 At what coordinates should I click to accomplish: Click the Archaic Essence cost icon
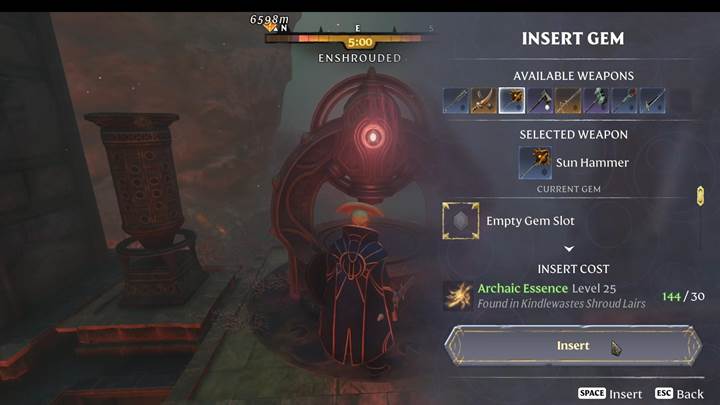460,296
